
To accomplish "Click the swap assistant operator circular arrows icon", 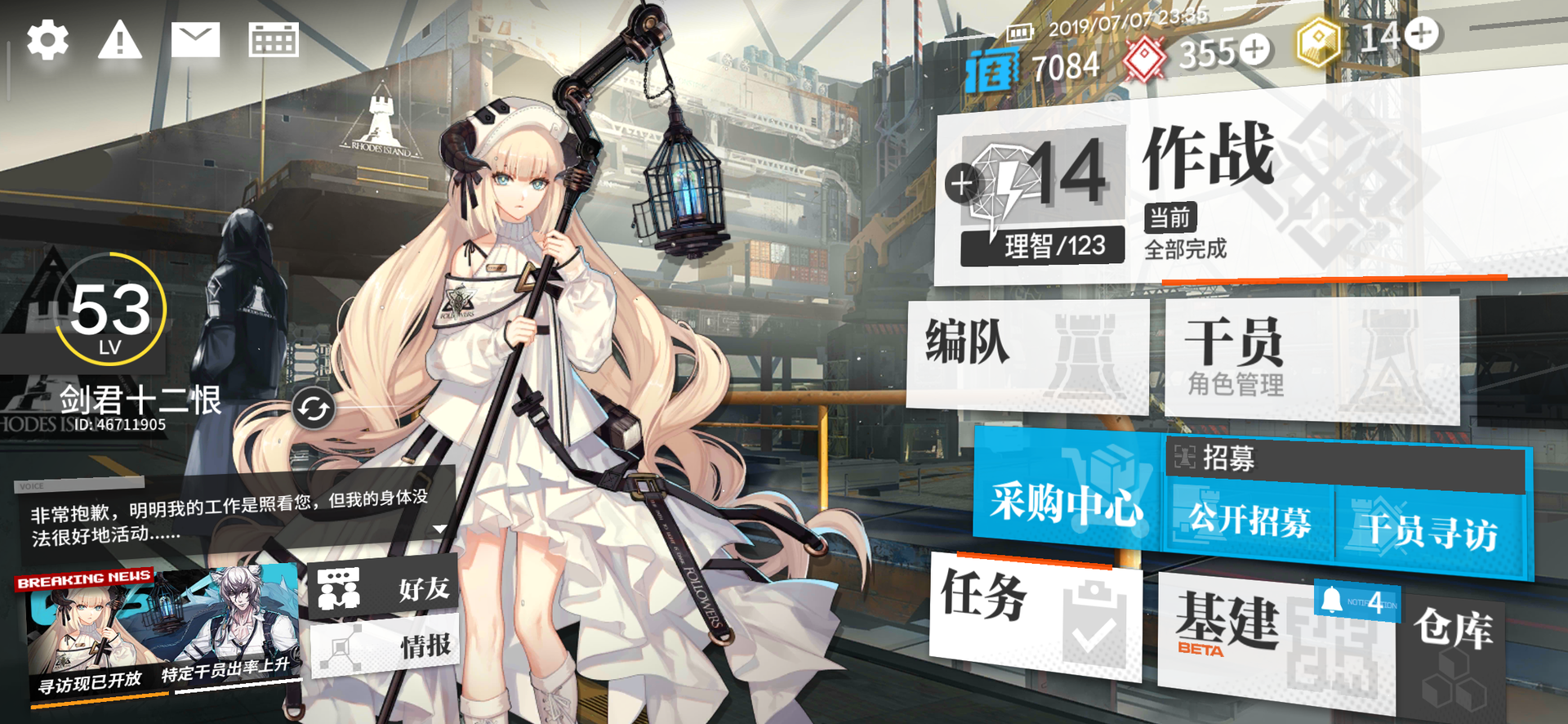I will coord(313,409).
